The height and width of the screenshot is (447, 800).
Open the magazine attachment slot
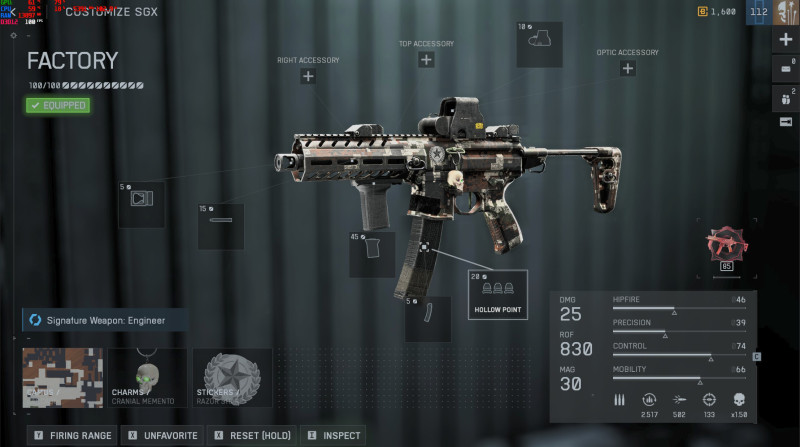[x=427, y=319]
